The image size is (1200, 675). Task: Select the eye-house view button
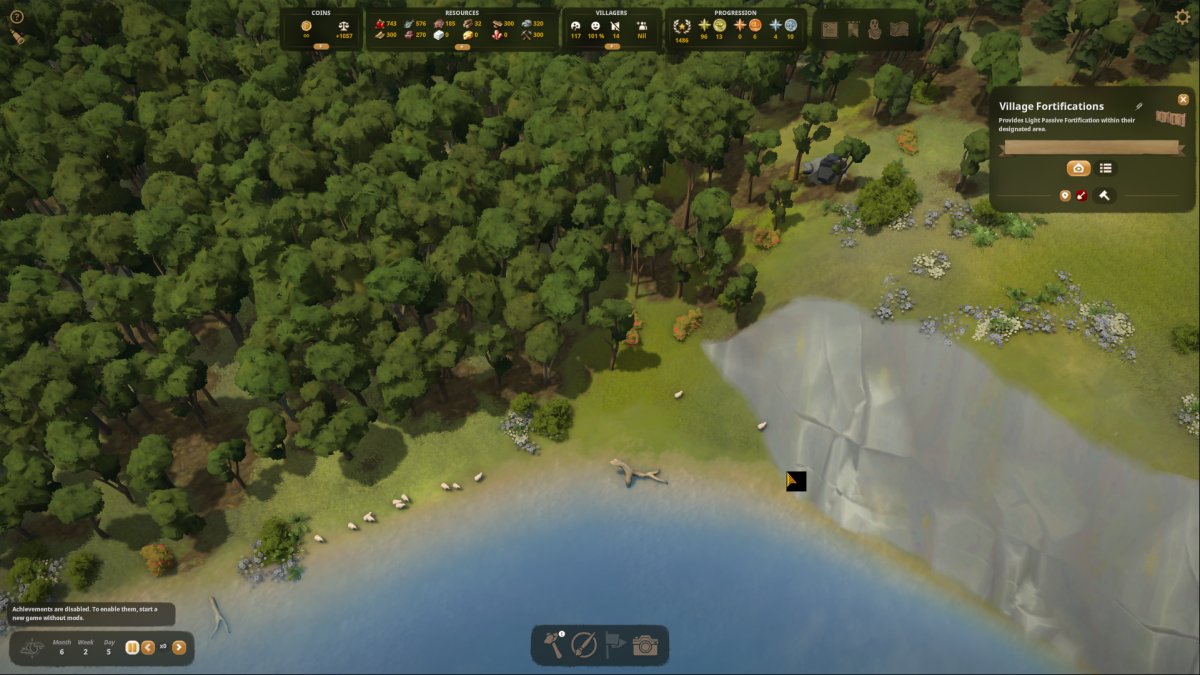(1078, 168)
